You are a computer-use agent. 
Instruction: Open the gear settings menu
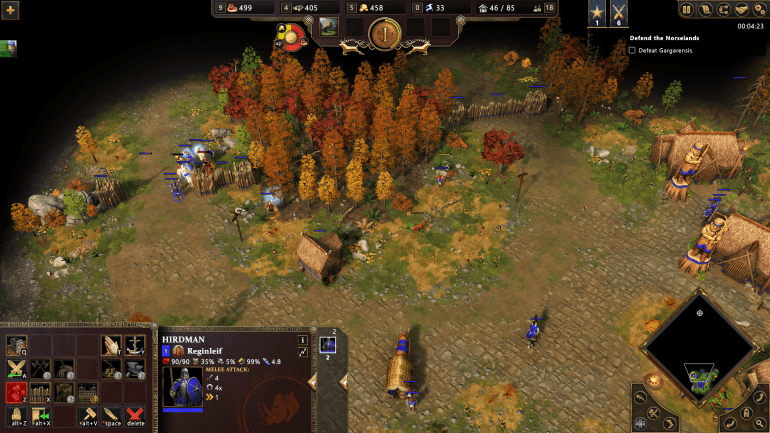point(760,9)
